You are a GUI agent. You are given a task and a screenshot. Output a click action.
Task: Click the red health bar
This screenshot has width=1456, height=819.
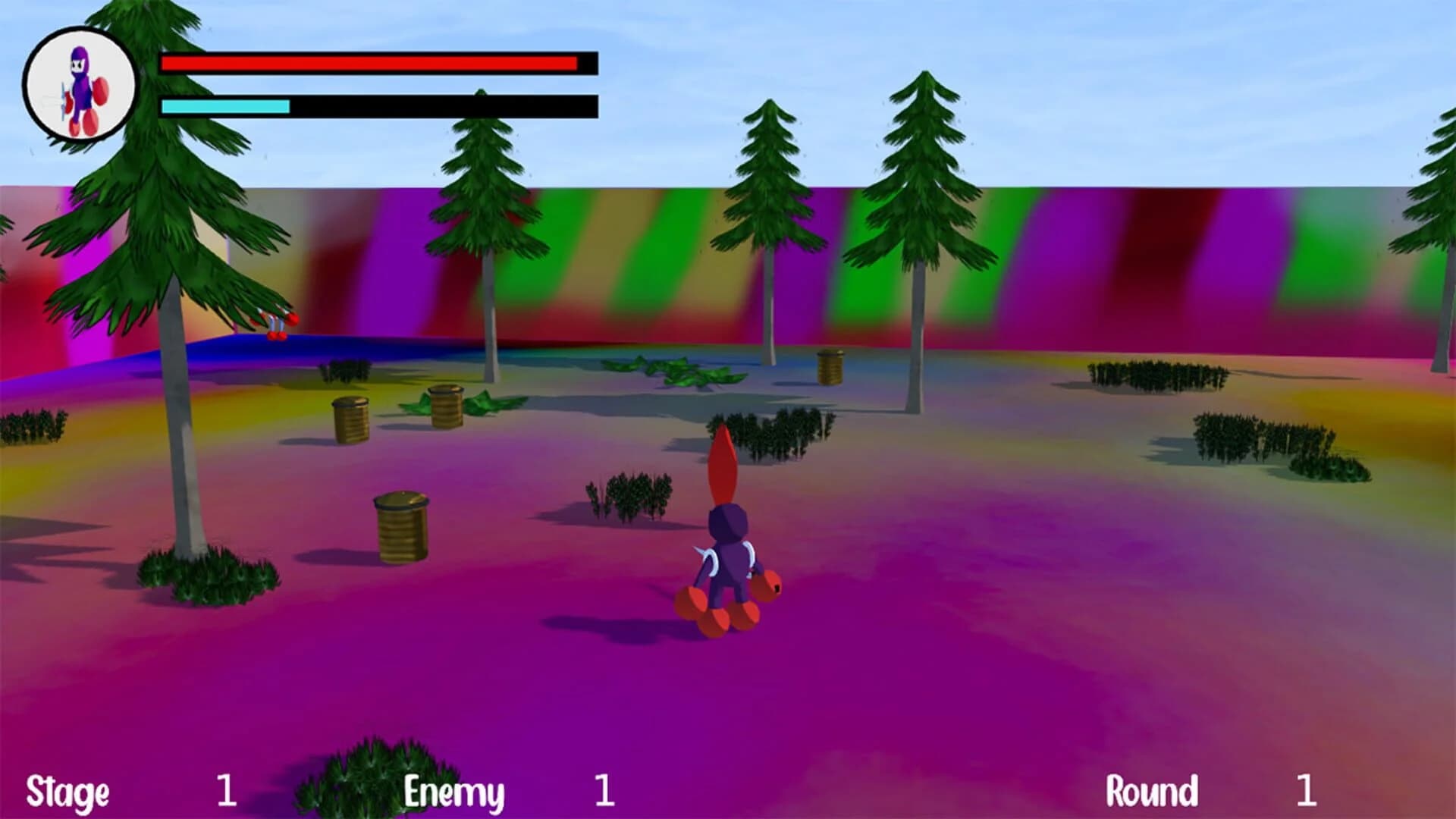(364, 62)
